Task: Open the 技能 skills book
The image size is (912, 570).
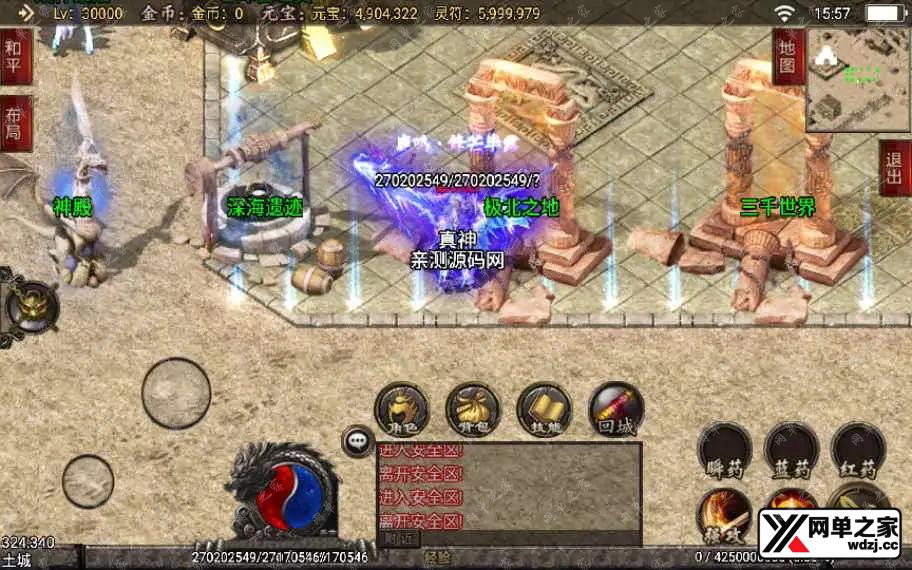Action: coord(544,411)
